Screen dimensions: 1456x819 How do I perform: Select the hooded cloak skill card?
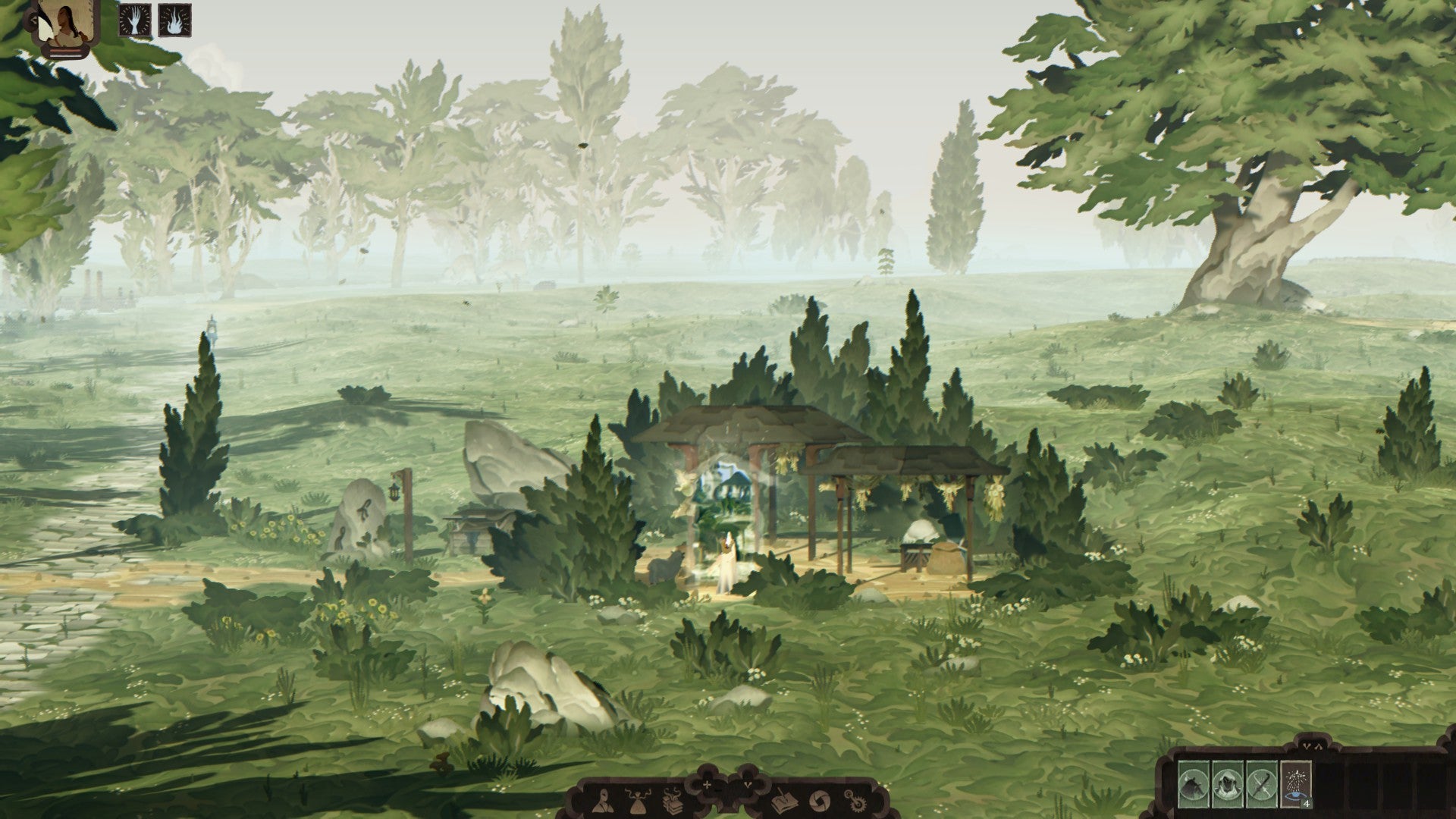coord(1228,783)
